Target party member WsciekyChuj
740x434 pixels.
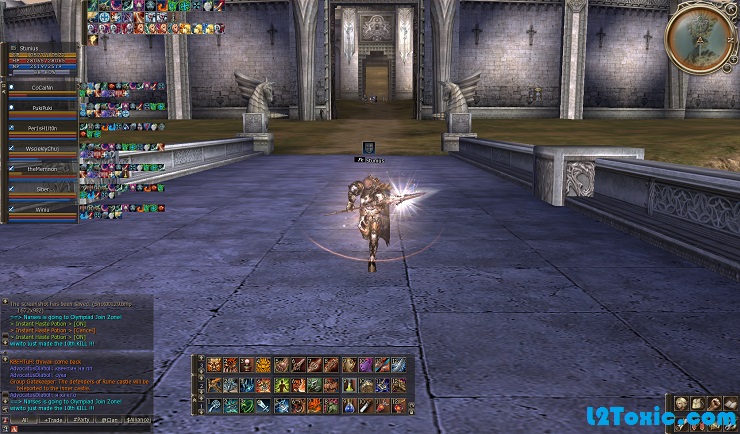tap(41, 149)
